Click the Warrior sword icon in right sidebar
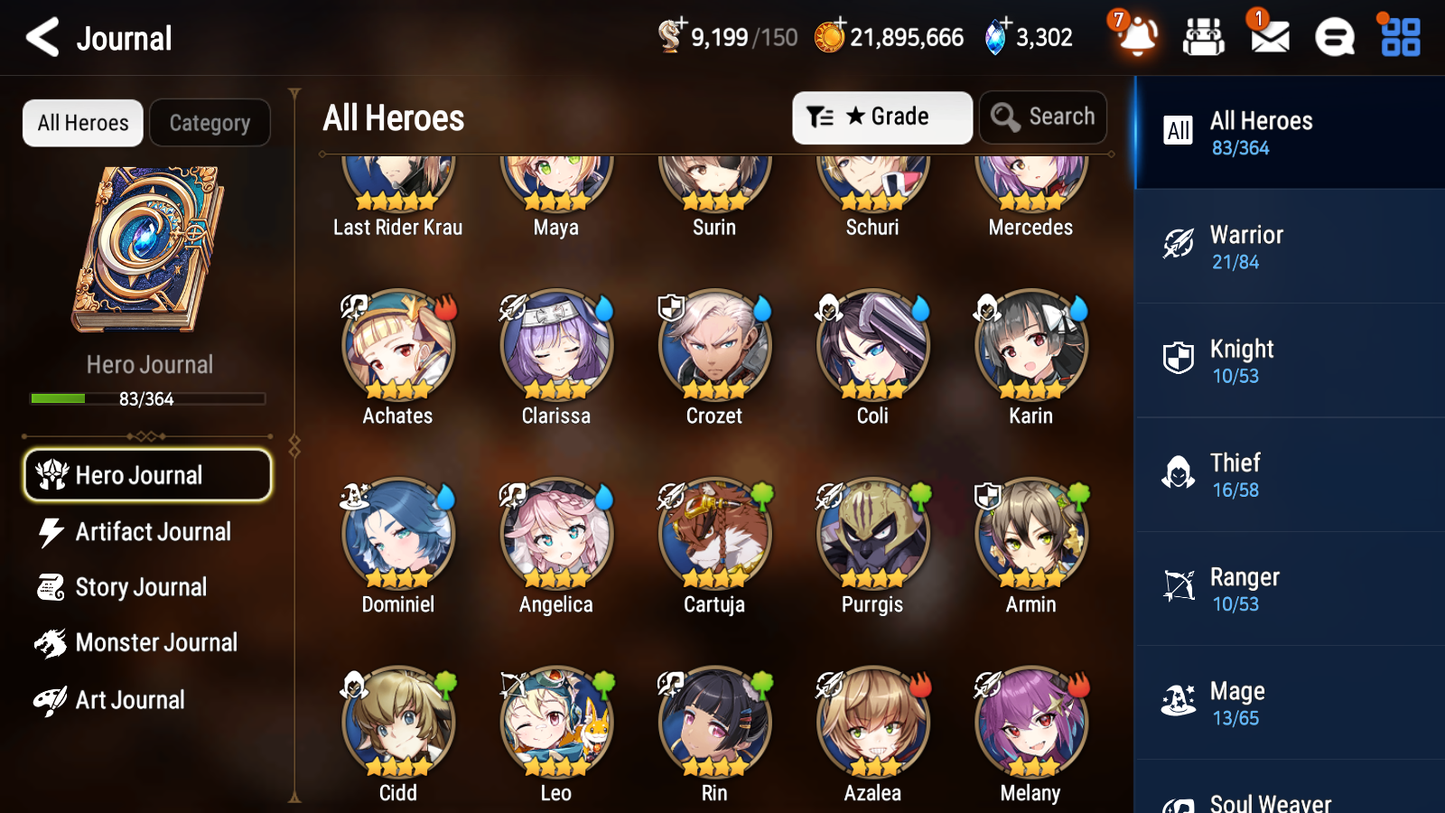The height and width of the screenshot is (813, 1445). [x=1177, y=245]
